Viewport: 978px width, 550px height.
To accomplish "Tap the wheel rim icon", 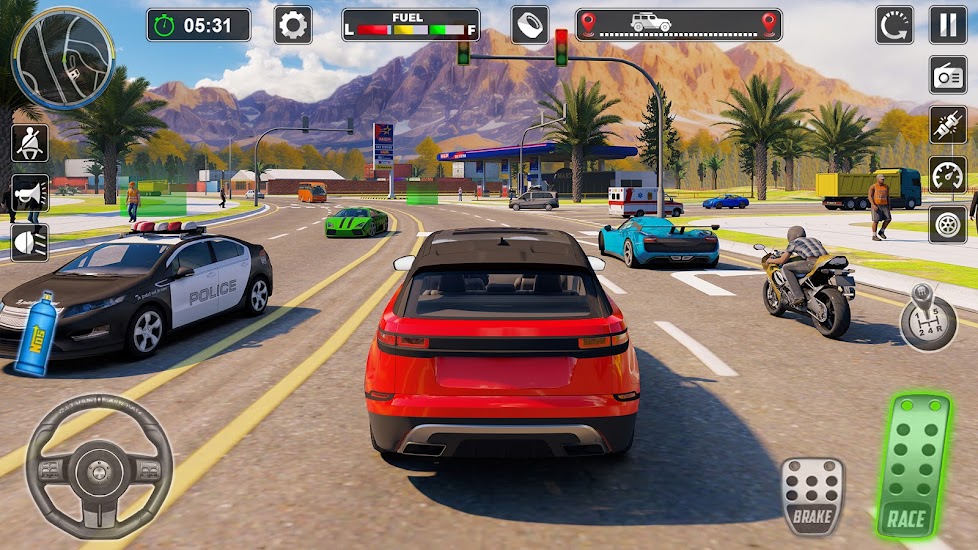I will [x=947, y=223].
